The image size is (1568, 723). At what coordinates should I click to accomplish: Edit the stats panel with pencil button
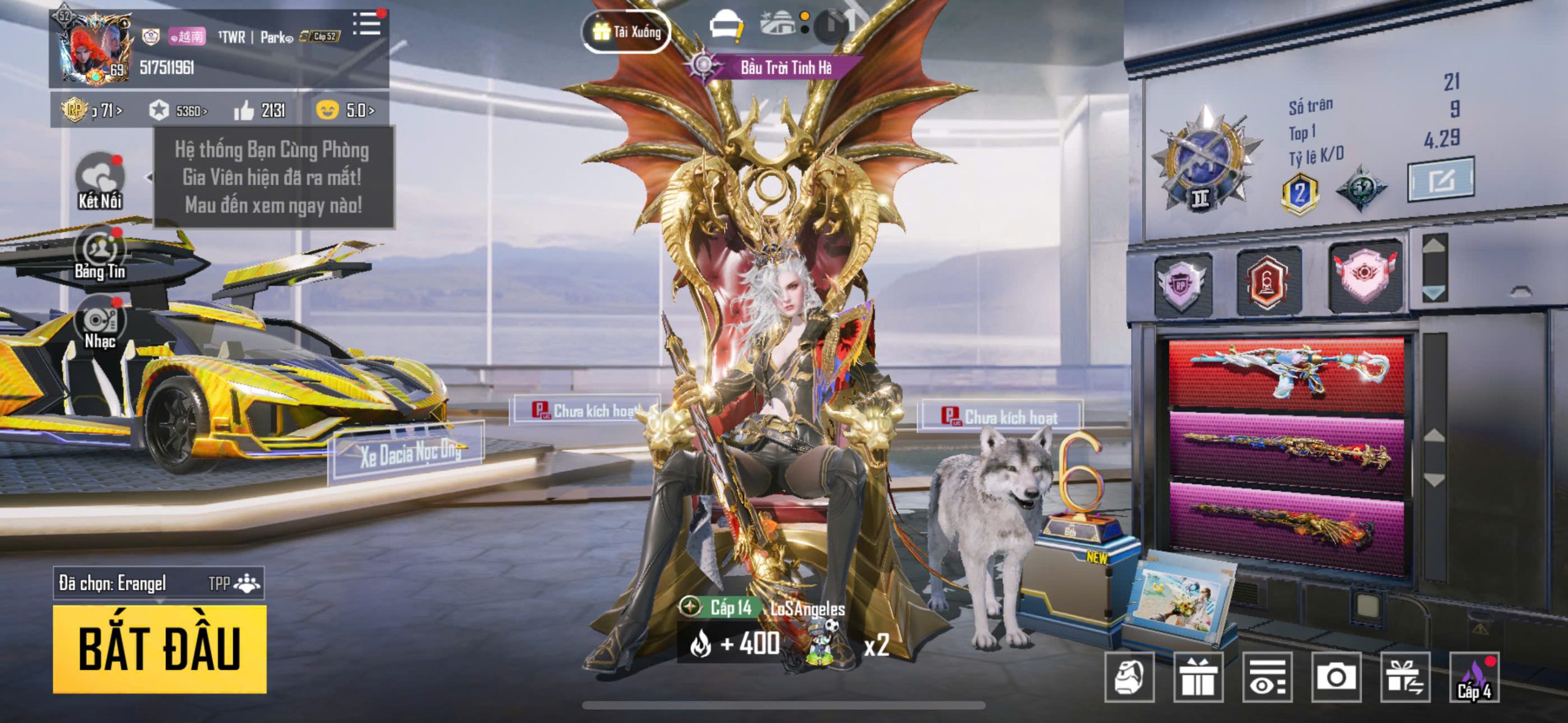coord(1441,180)
